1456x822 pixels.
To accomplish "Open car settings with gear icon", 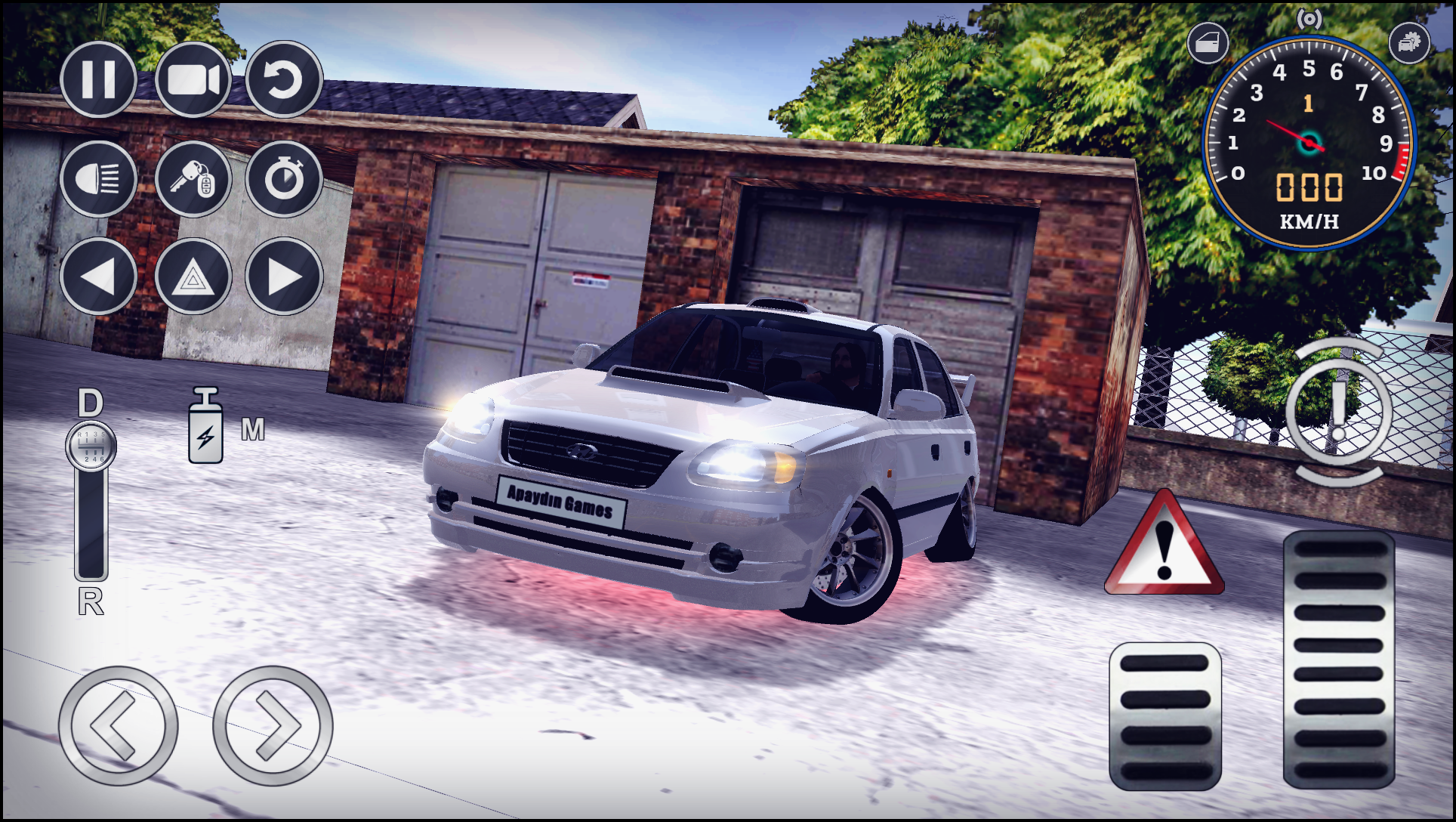I will click(x=1409, y=43).
